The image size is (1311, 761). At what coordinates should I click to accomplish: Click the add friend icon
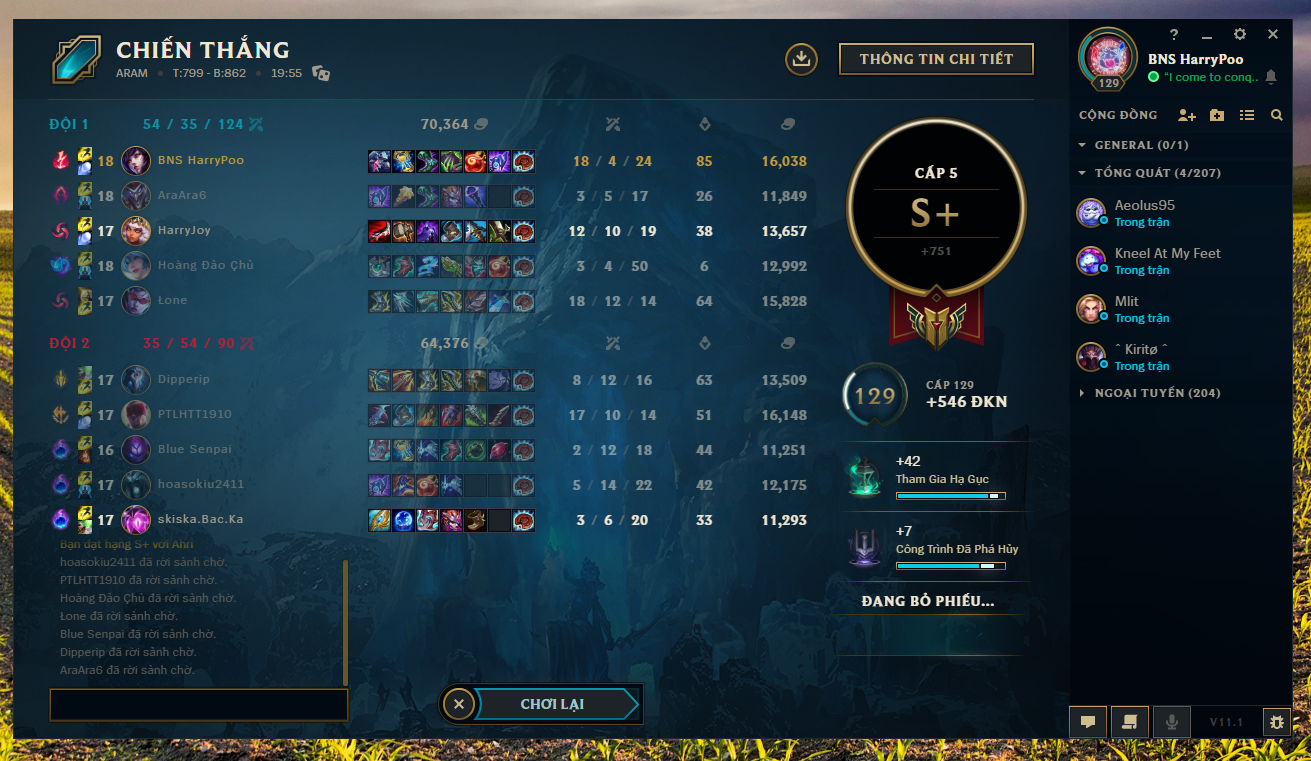pos(1186,115)
